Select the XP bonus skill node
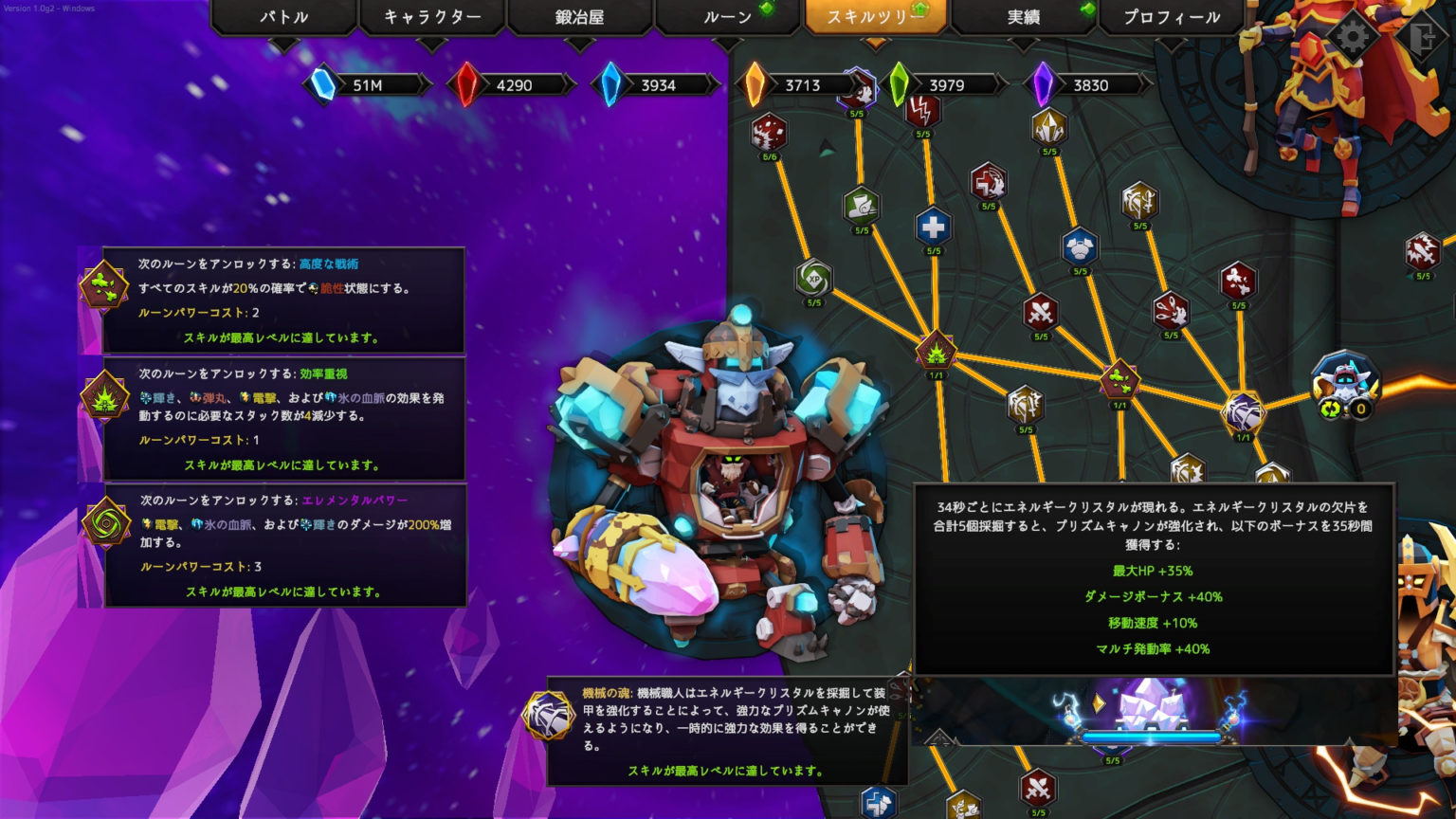The width and height of the screenshot is (1456, 819). pyautogui.click(x=812, y=277)
